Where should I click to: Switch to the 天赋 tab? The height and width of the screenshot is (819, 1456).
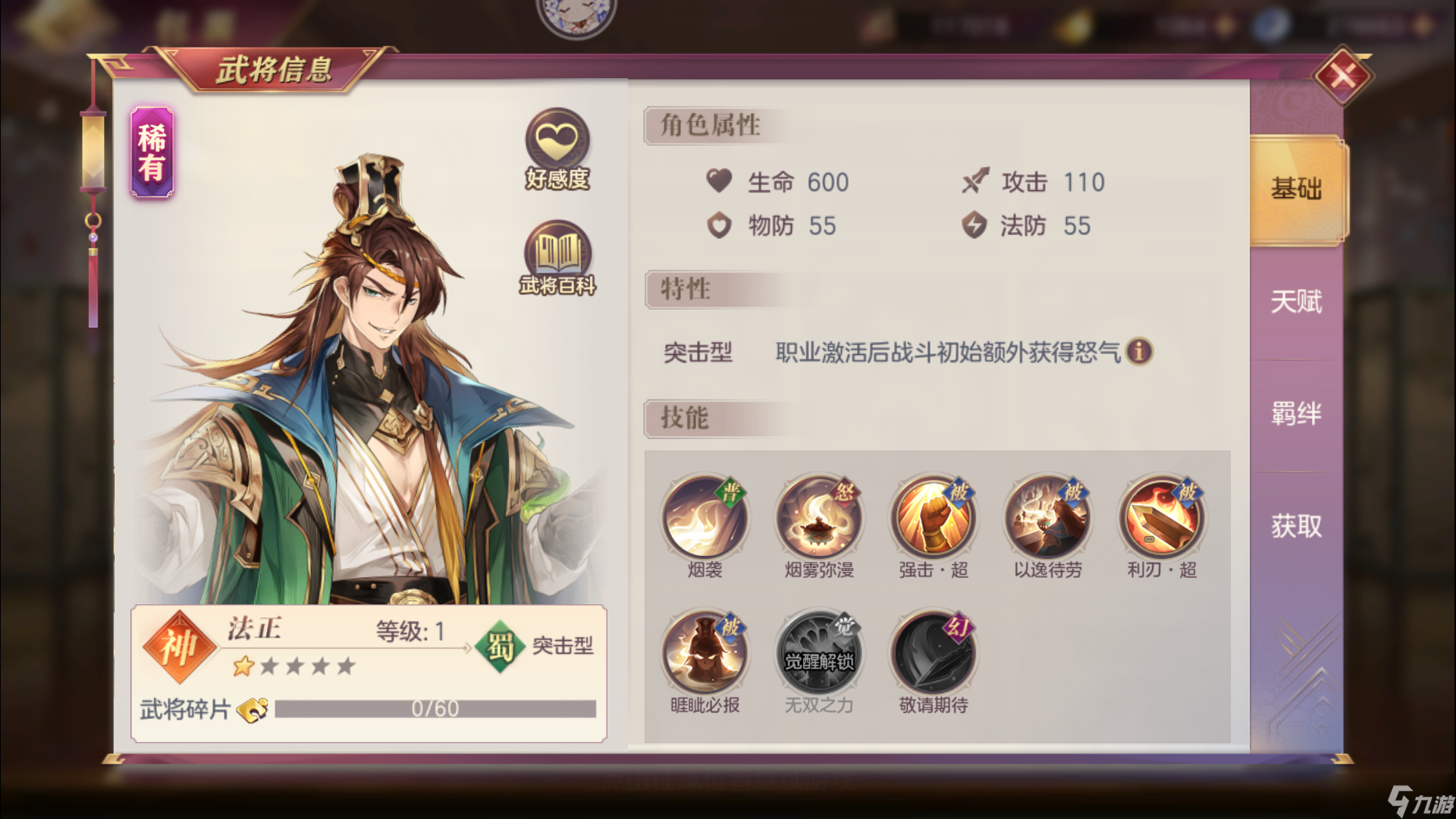point(1295,301)
